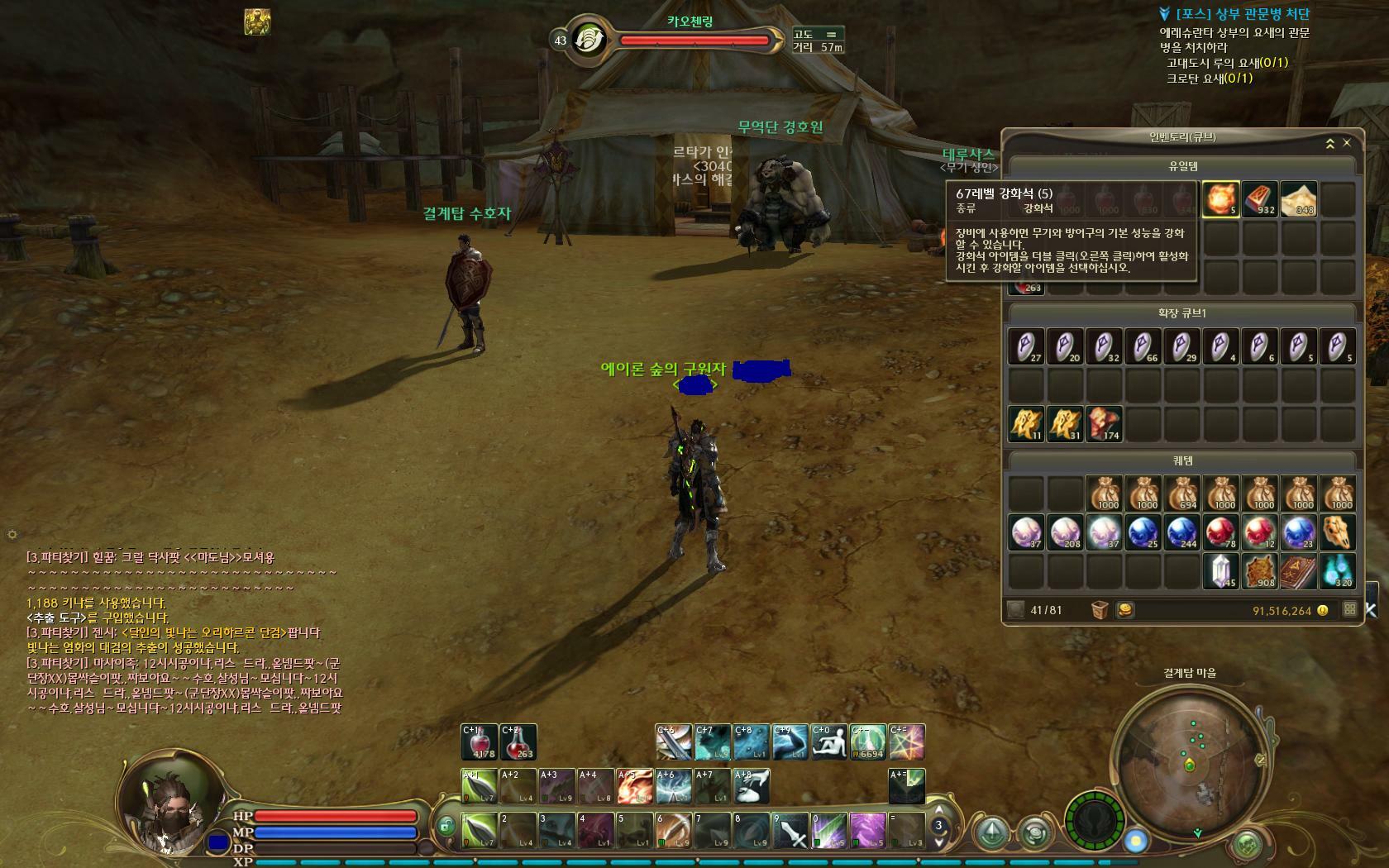
Task: Collapse the inventory with the double-arrow button
Action: [1329, 144]
